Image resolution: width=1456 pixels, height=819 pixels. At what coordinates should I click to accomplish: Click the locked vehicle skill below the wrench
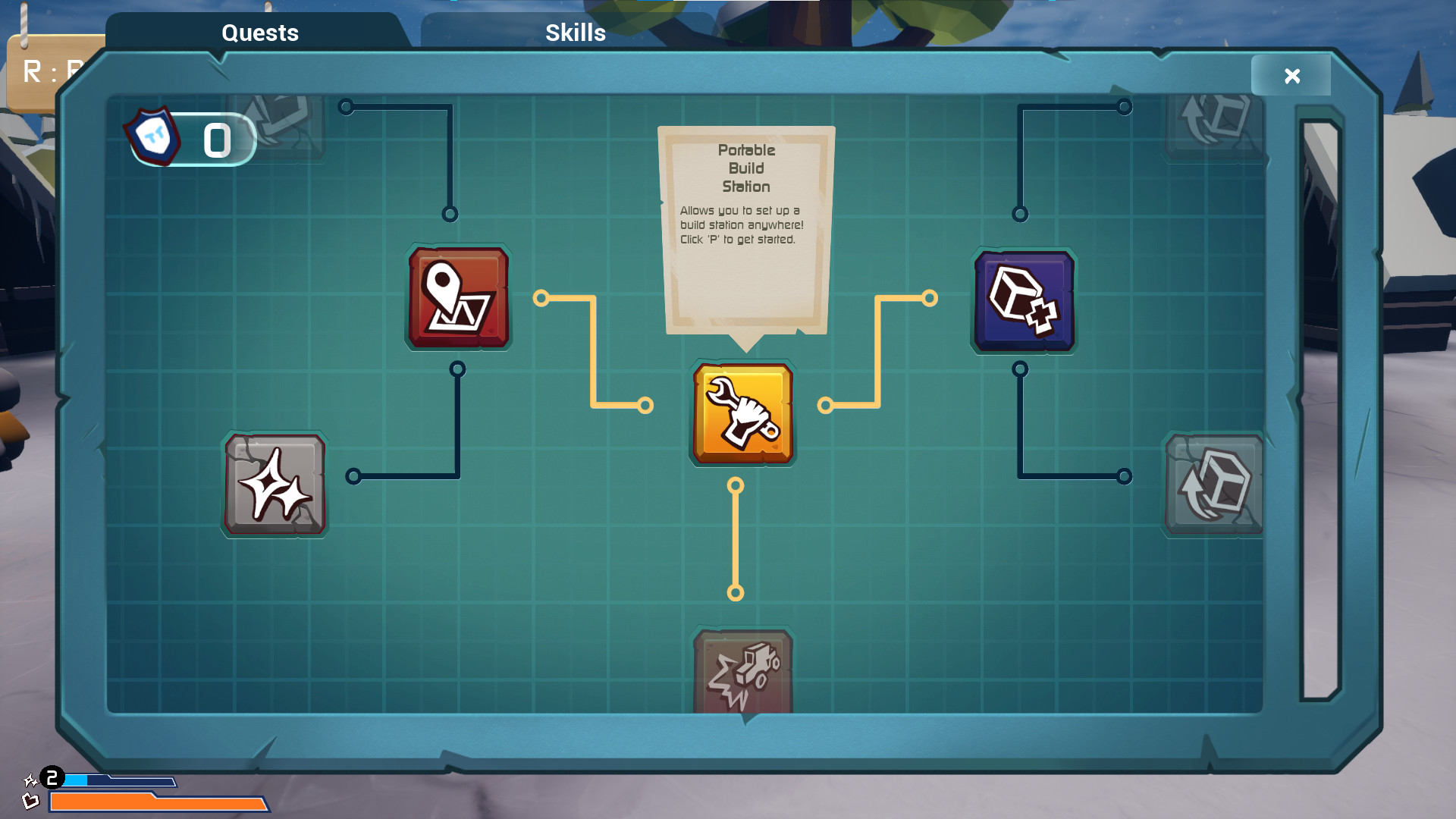742,671
